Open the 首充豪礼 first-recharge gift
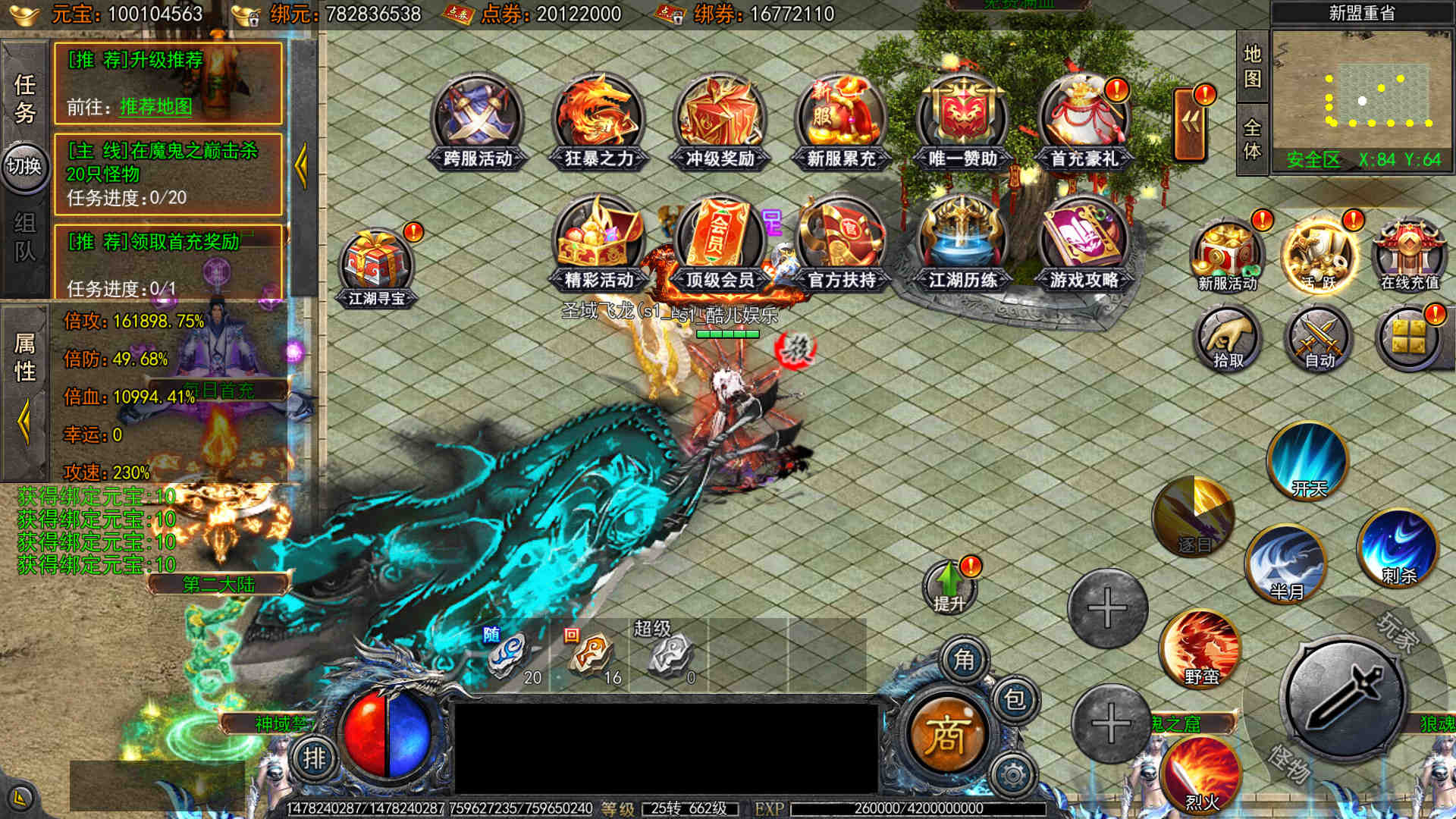 coord(1084,121)
